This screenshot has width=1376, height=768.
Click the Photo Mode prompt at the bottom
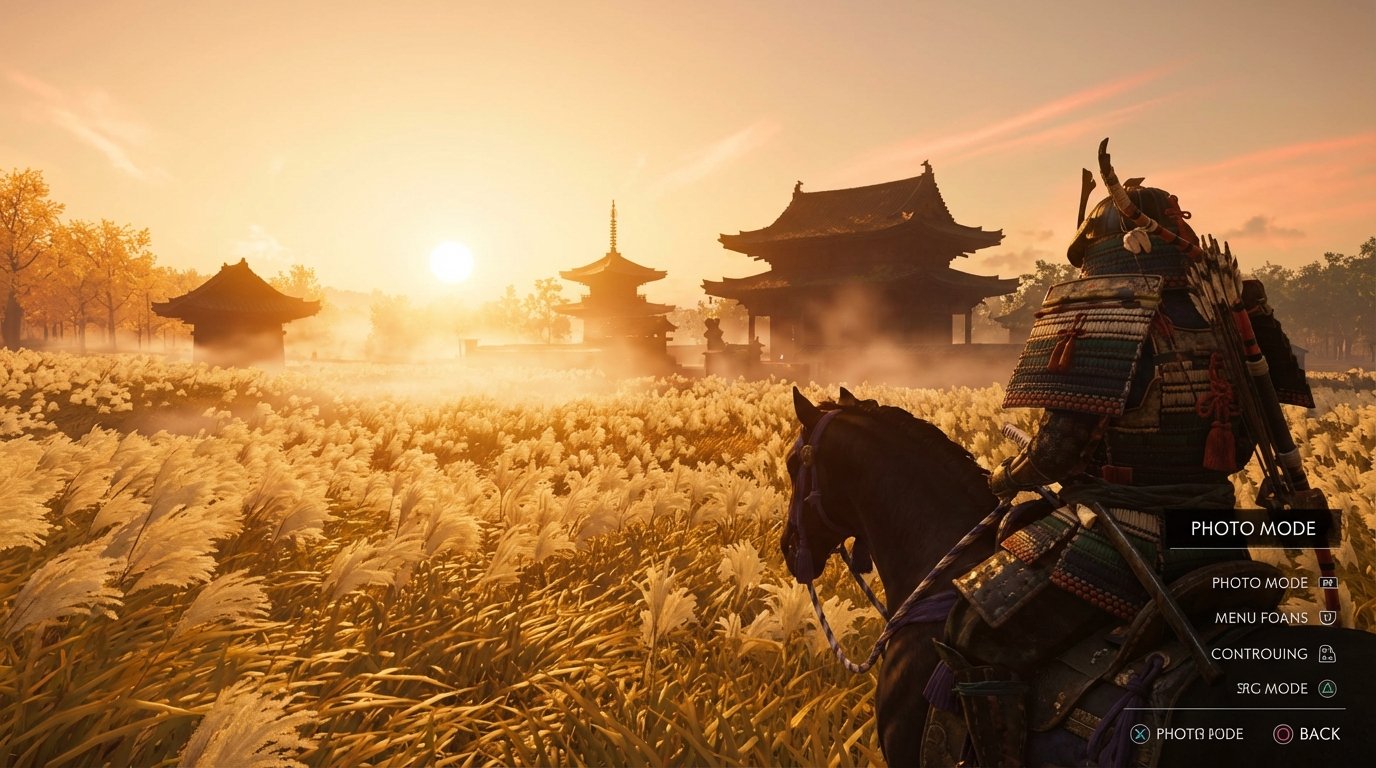(x=1198, y=733)
